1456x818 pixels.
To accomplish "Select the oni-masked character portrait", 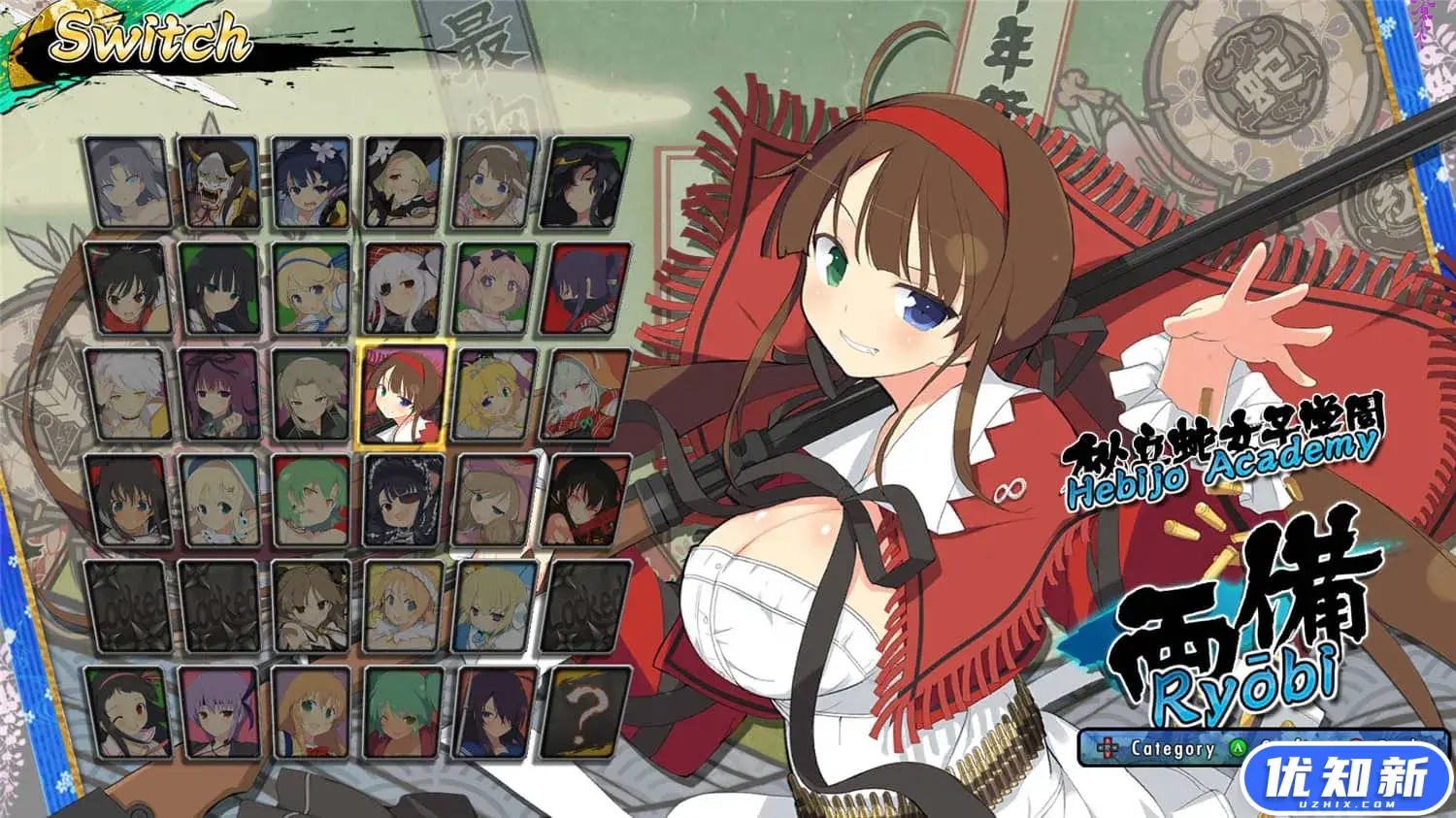I will tap(219, 182).
